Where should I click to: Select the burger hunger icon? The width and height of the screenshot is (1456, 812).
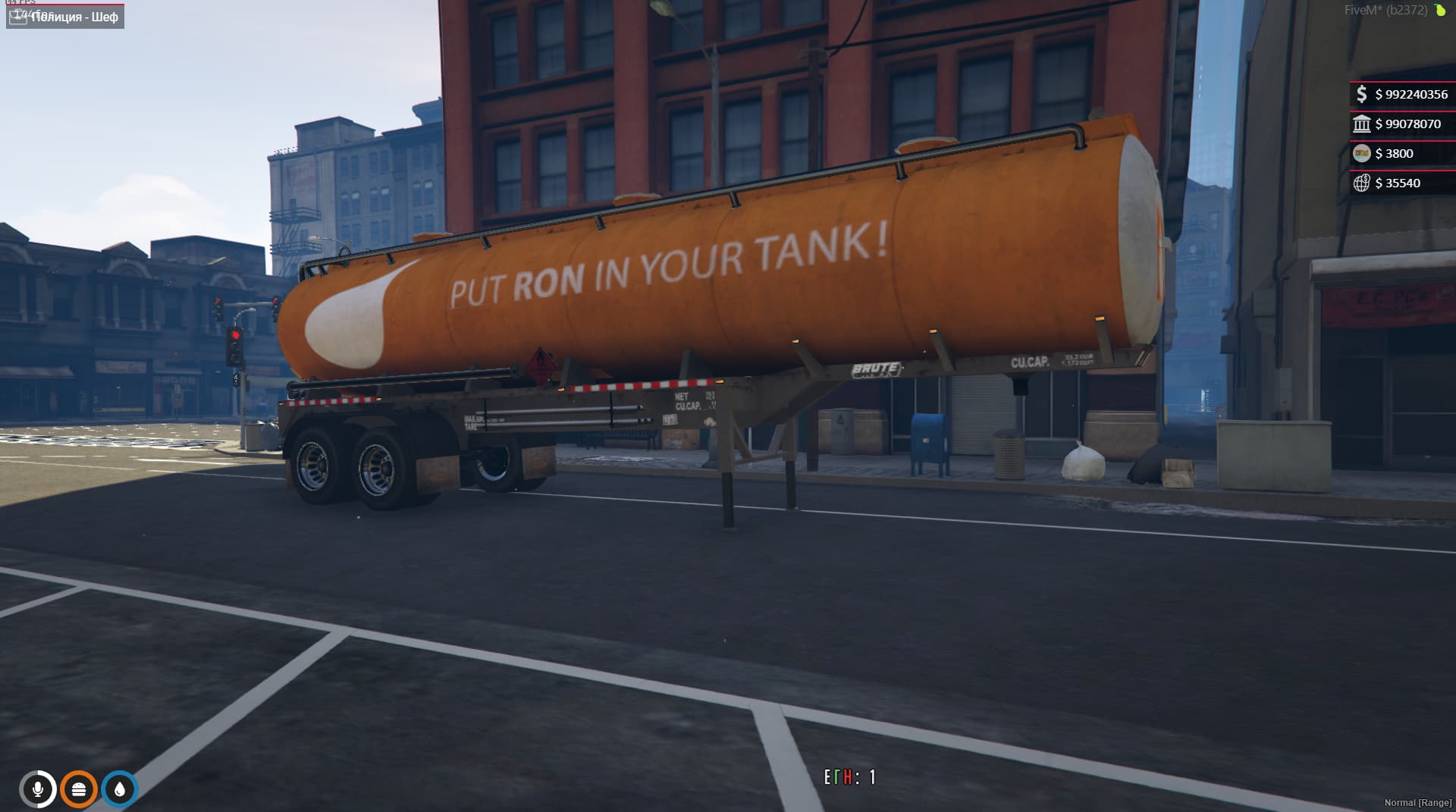(78, 789)
